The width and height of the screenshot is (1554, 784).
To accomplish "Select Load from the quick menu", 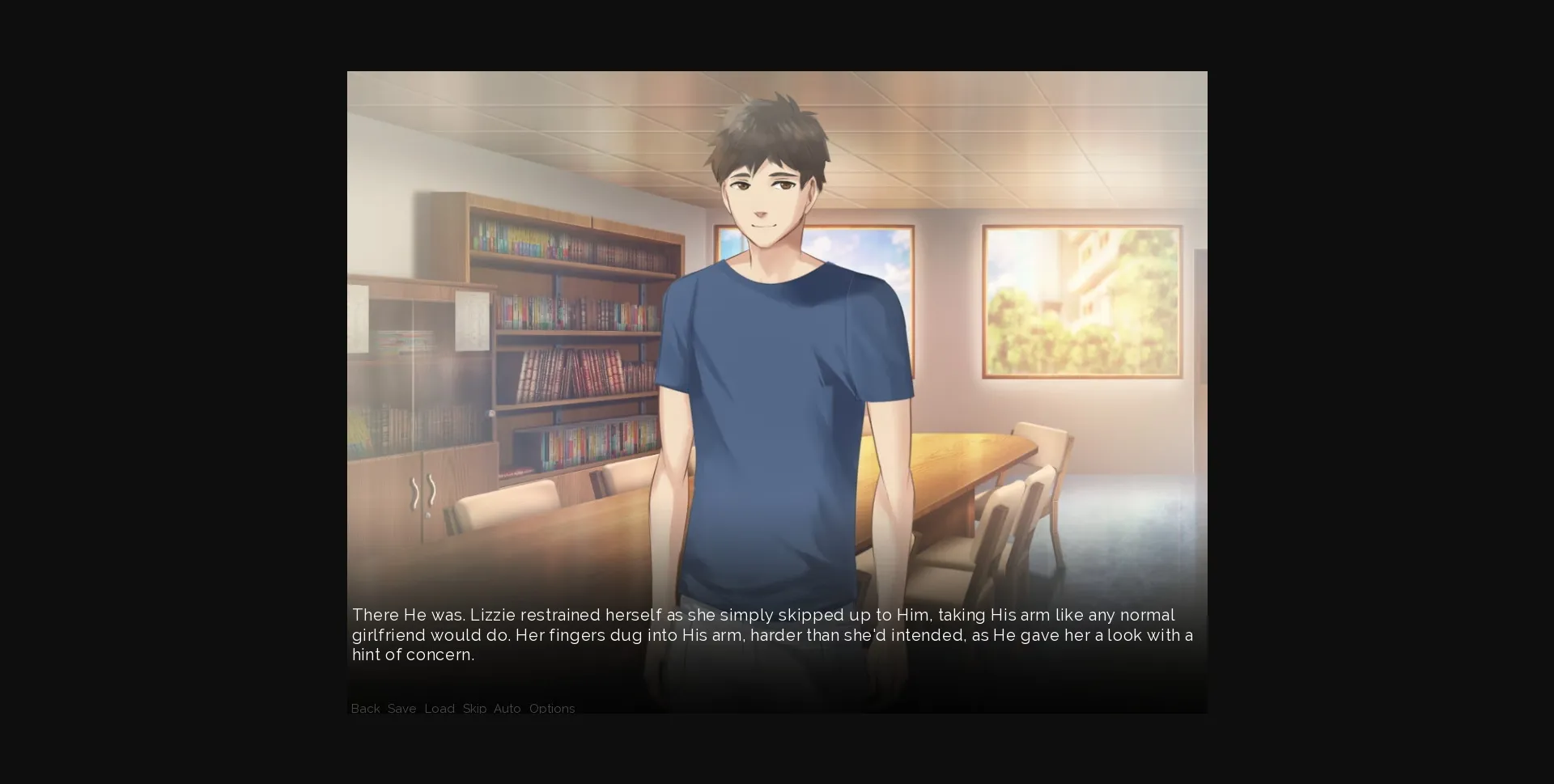I will coord(439,709).
